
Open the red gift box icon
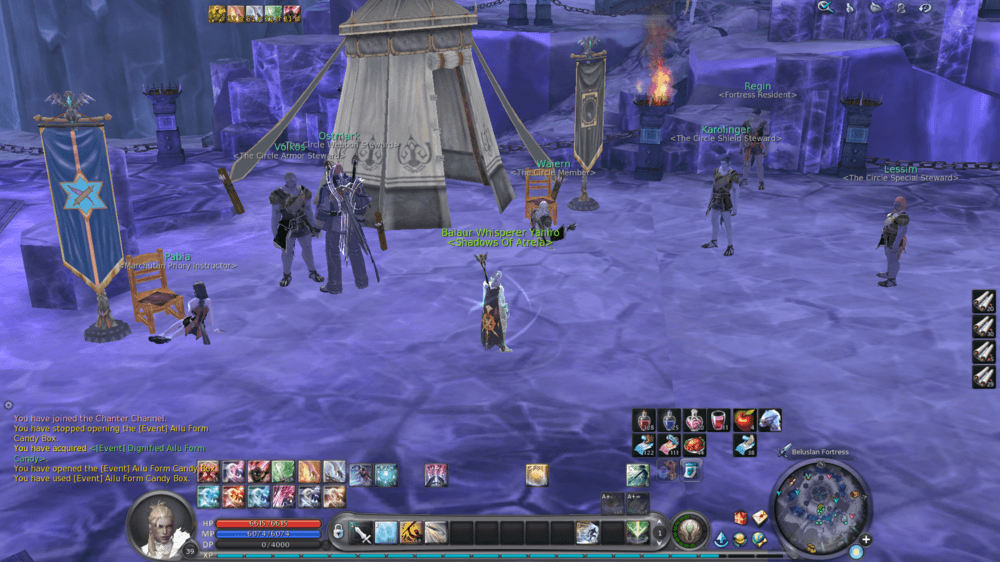(x=741, y=517)
